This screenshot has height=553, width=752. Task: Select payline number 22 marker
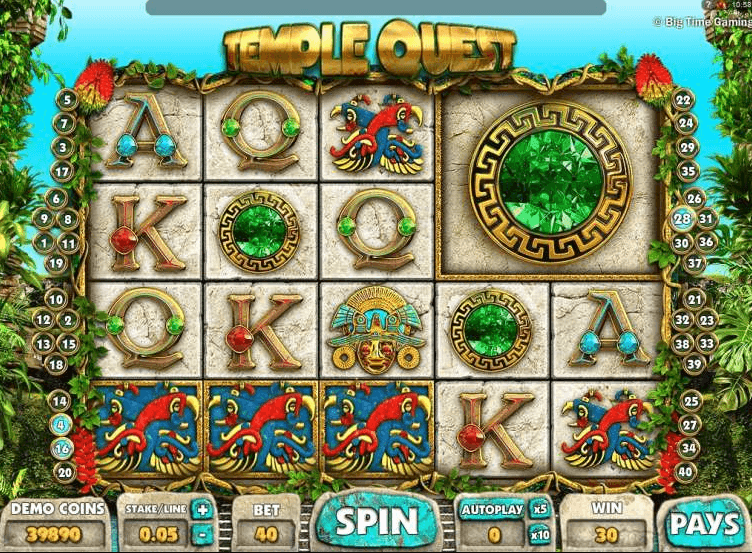pyautogui.click(x=683, y=99)
